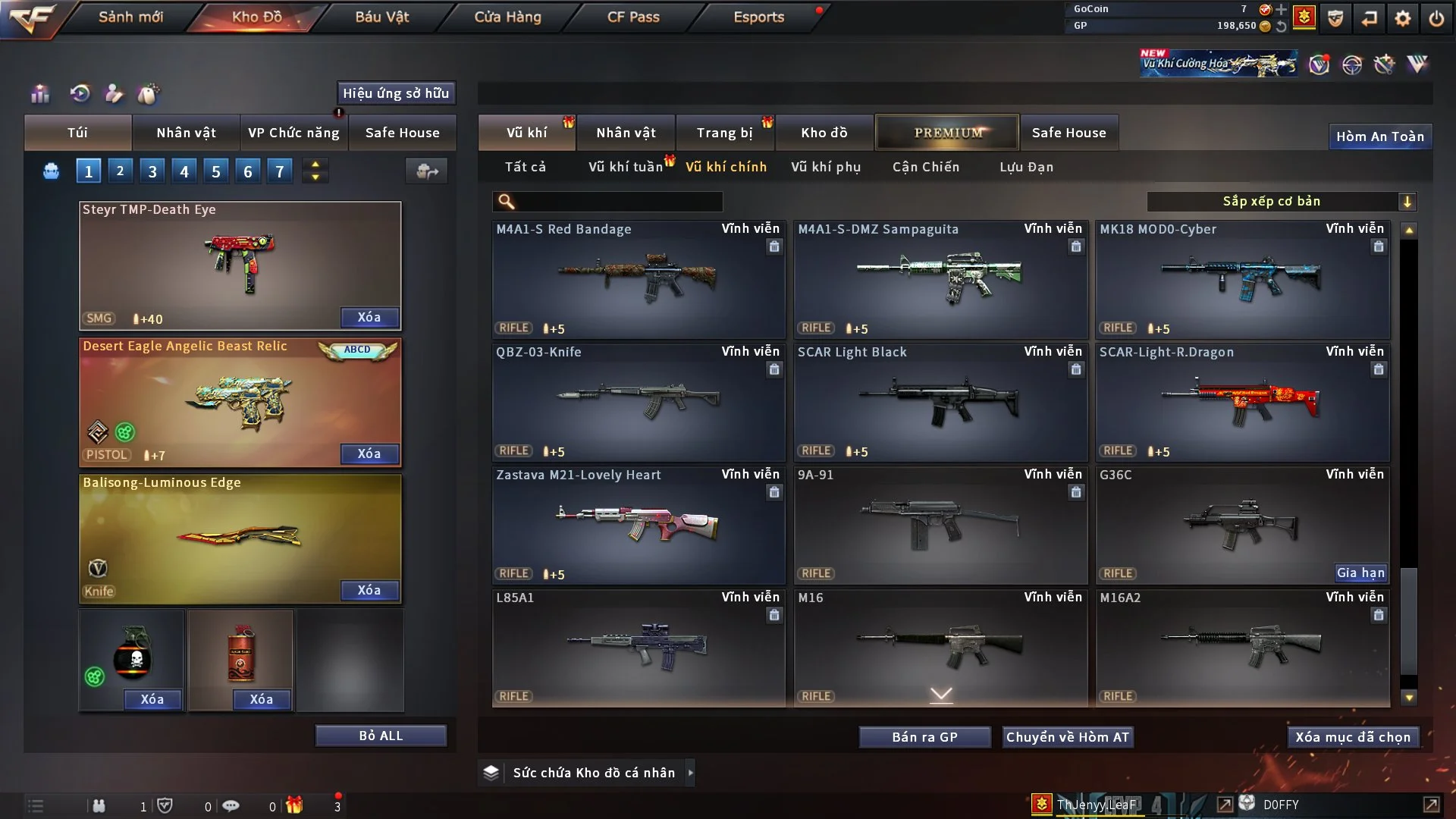Open the PREMIUM inventory tab
This screenshot has width=1456, height=819.
tap(947, 133)
